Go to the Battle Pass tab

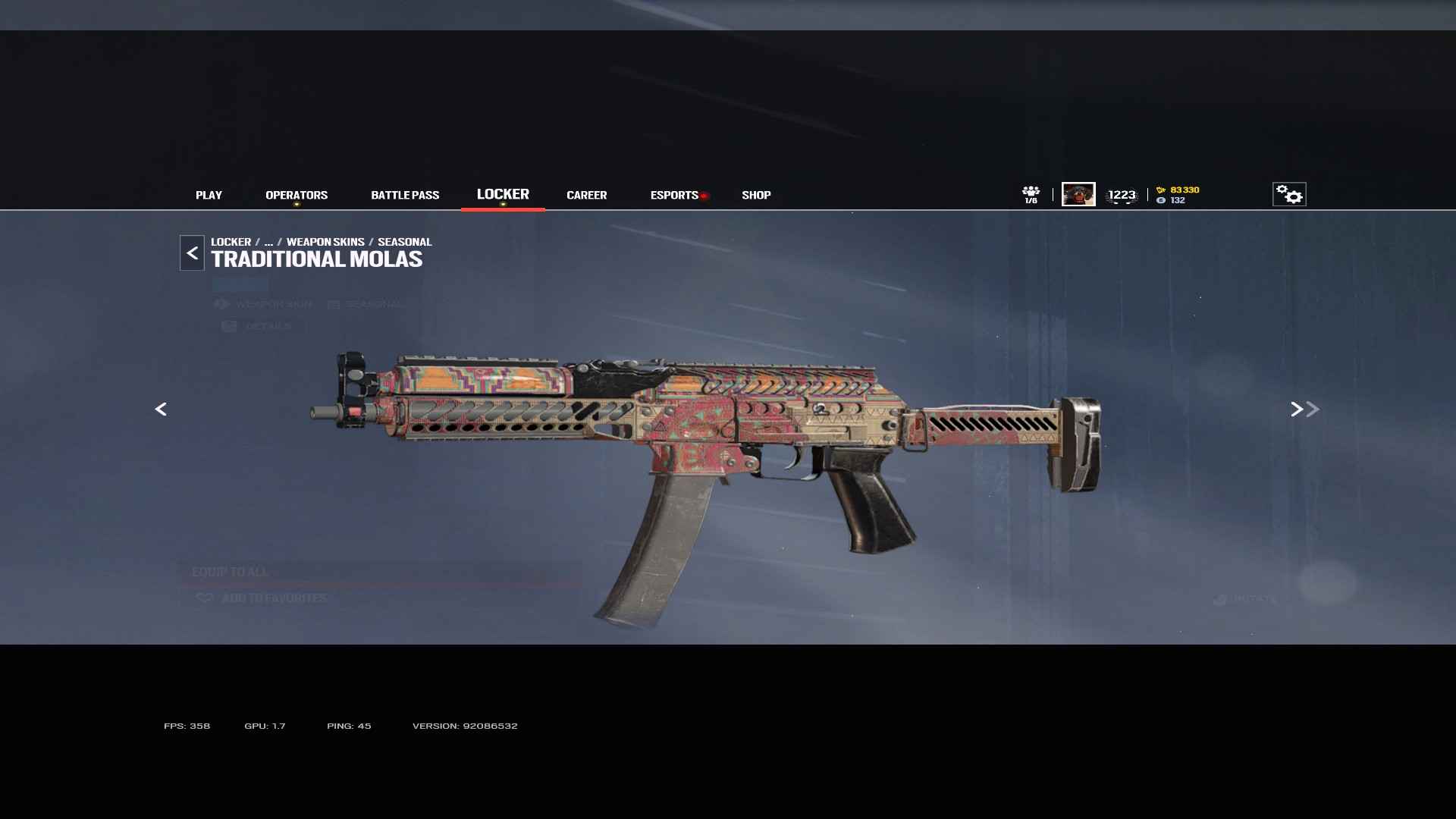click(405, 195)
